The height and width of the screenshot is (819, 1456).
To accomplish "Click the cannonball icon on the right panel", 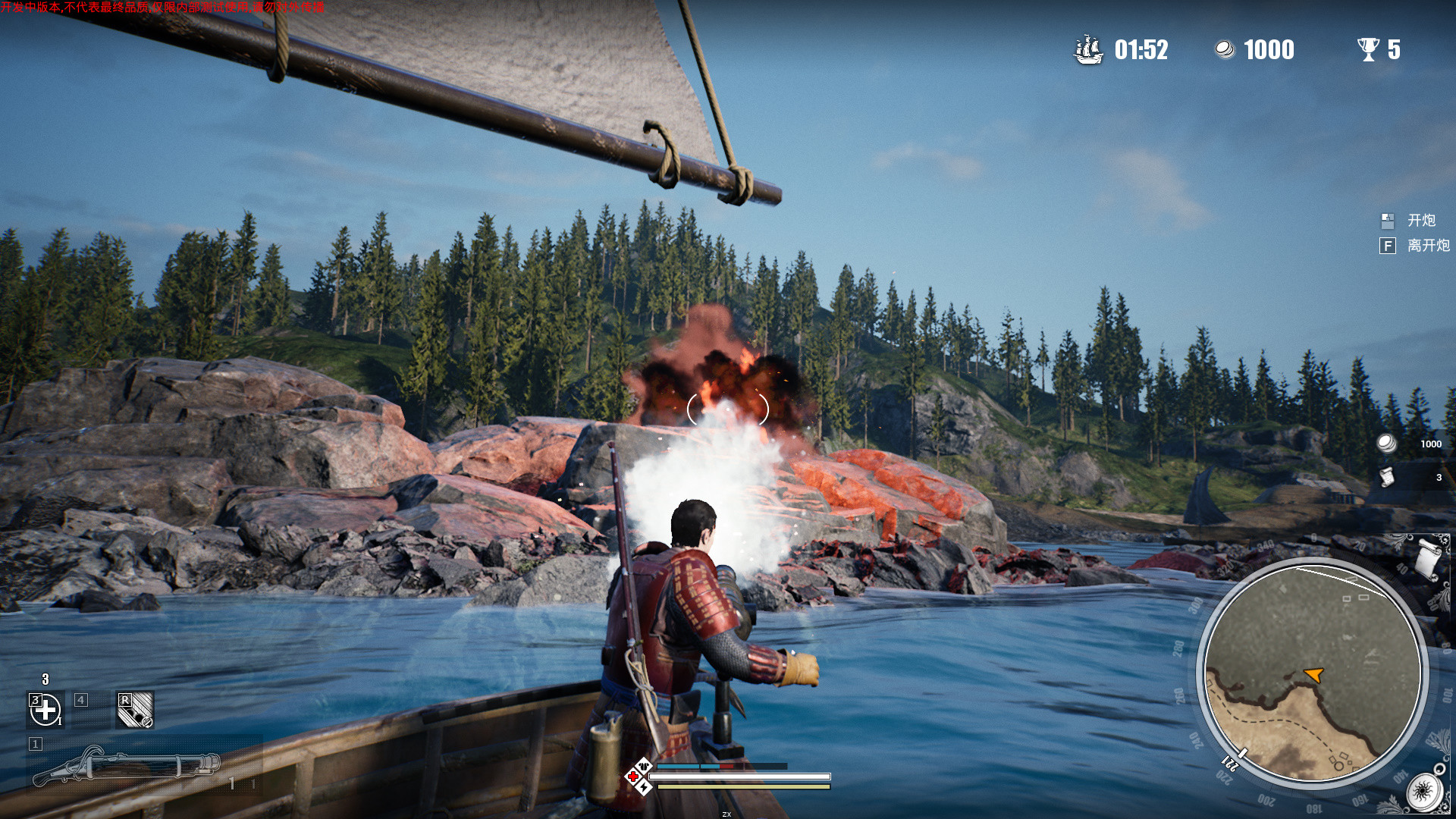I will click(1386, 444).
